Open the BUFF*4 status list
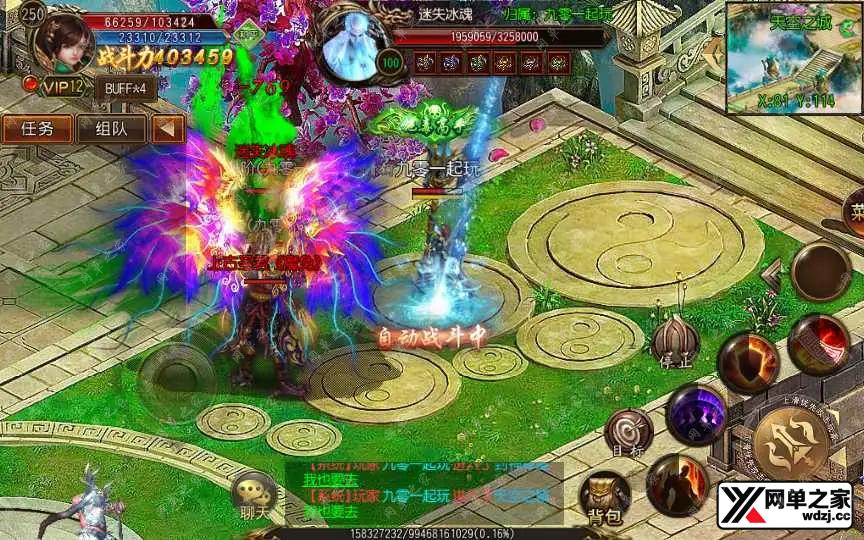 (126, 87)
